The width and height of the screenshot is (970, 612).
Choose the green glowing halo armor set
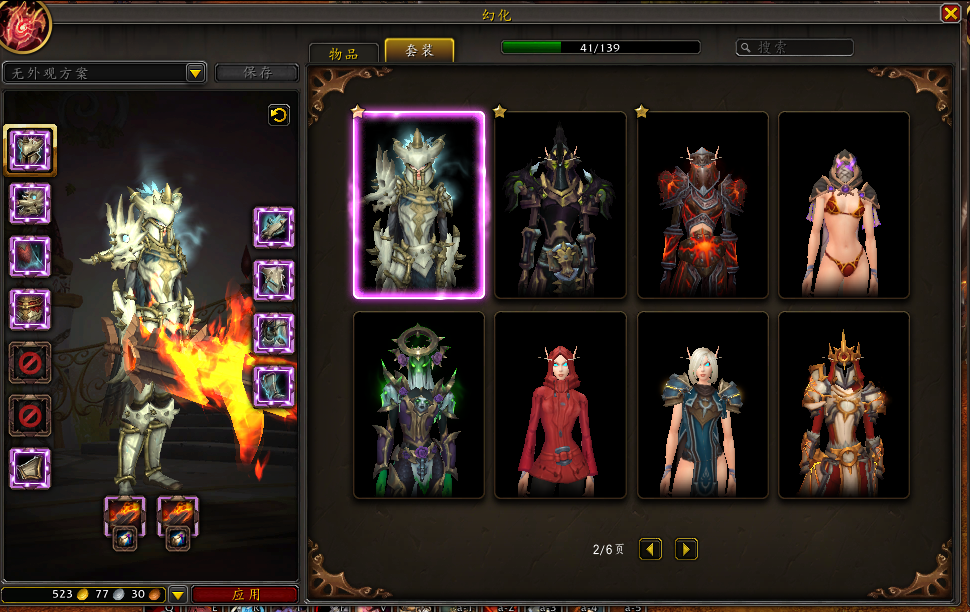[x=419, y=405]
